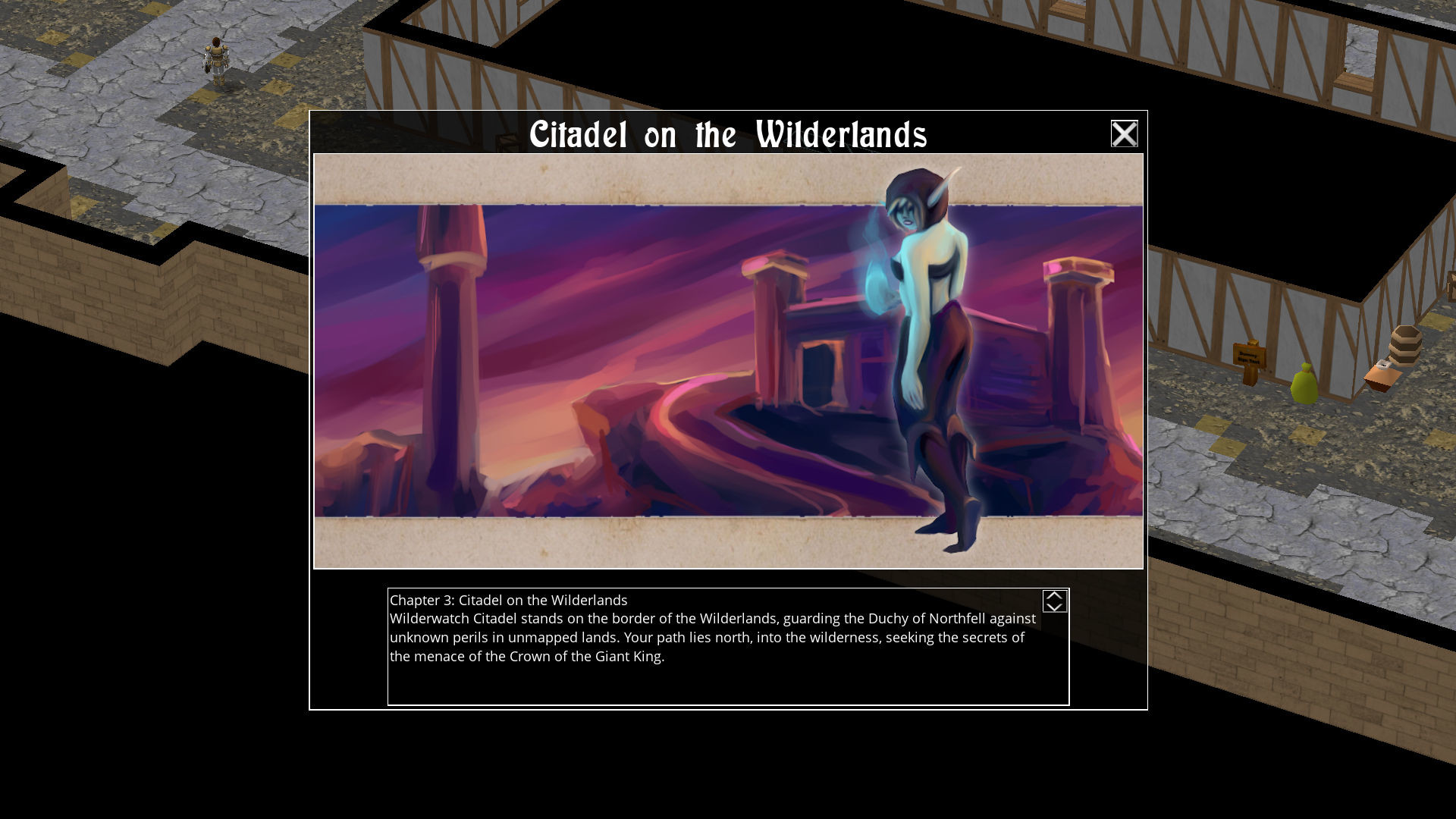Click the heading 'Chapter 3: Citadel on the Wilderlands'
1456x819 pixels.
[x=510, y=600]
